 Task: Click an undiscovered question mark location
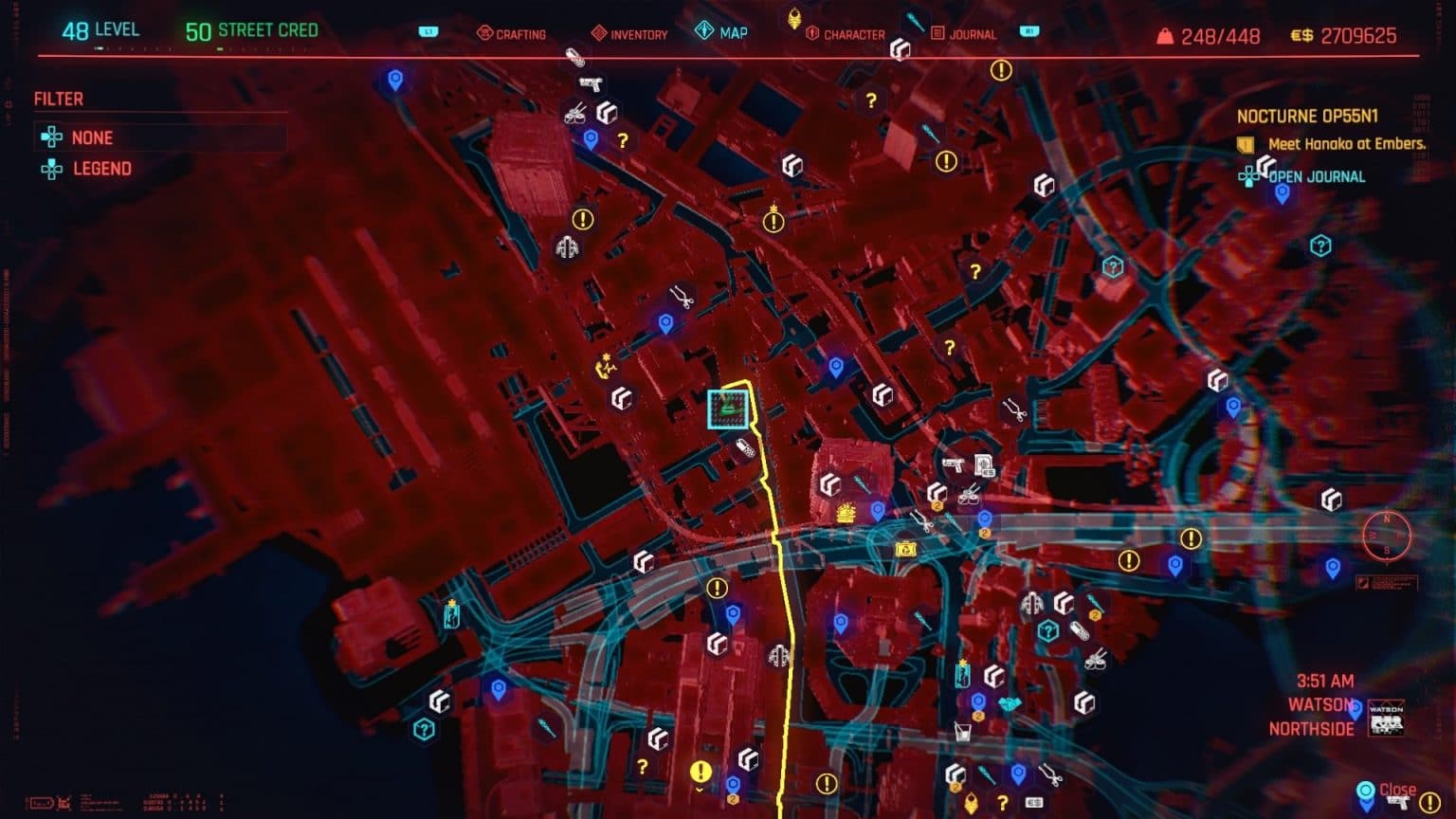click(x=870, y=98)
